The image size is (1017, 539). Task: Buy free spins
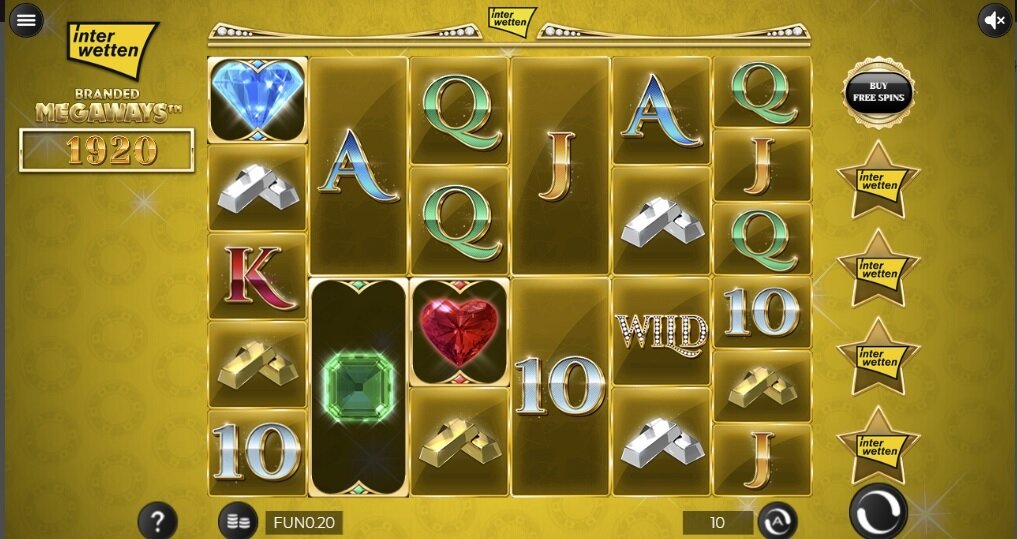pos(878,92)
